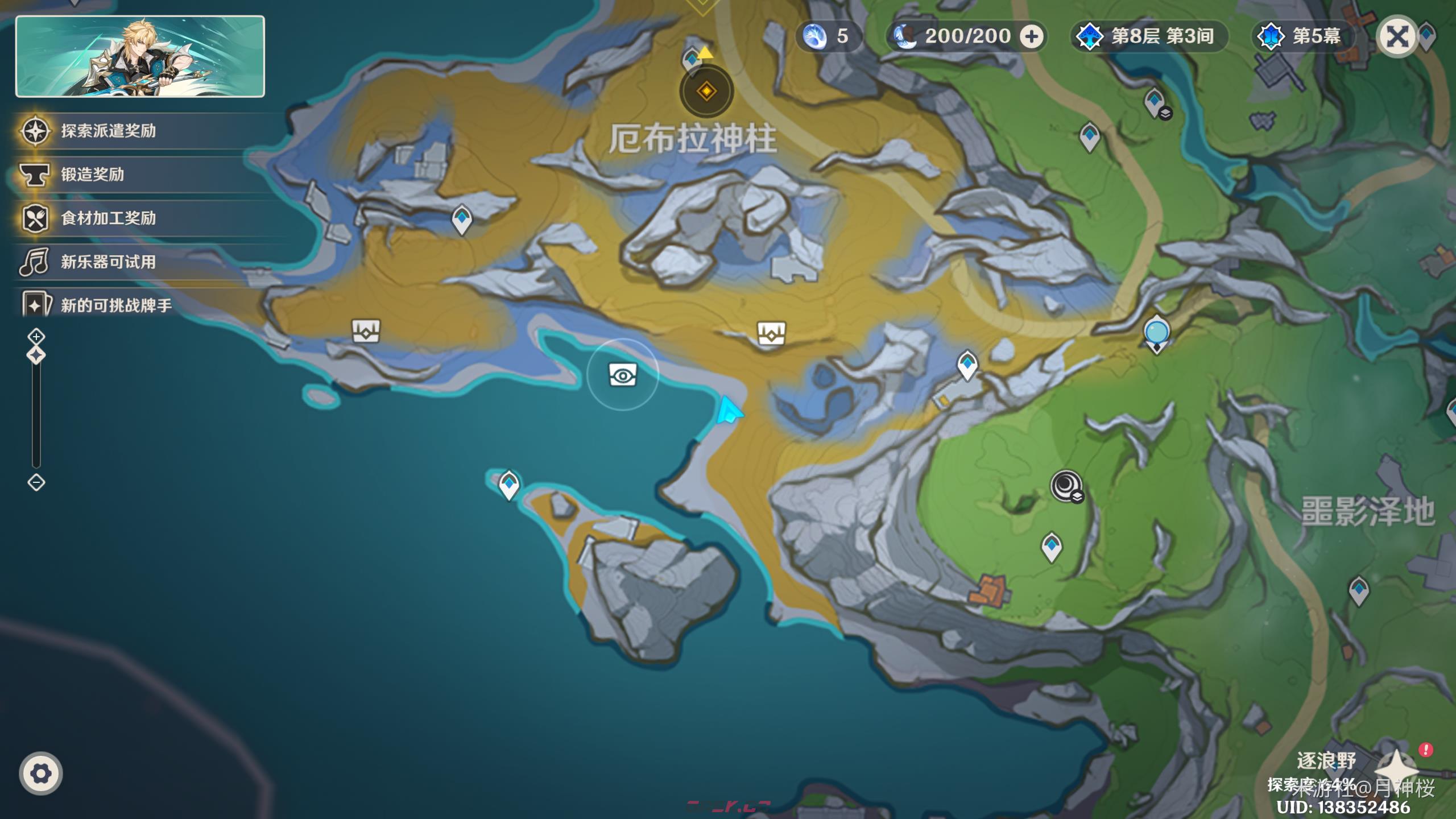
Task: Open the 探索派遣奖励 notification
Action: [x=108, y=131]
